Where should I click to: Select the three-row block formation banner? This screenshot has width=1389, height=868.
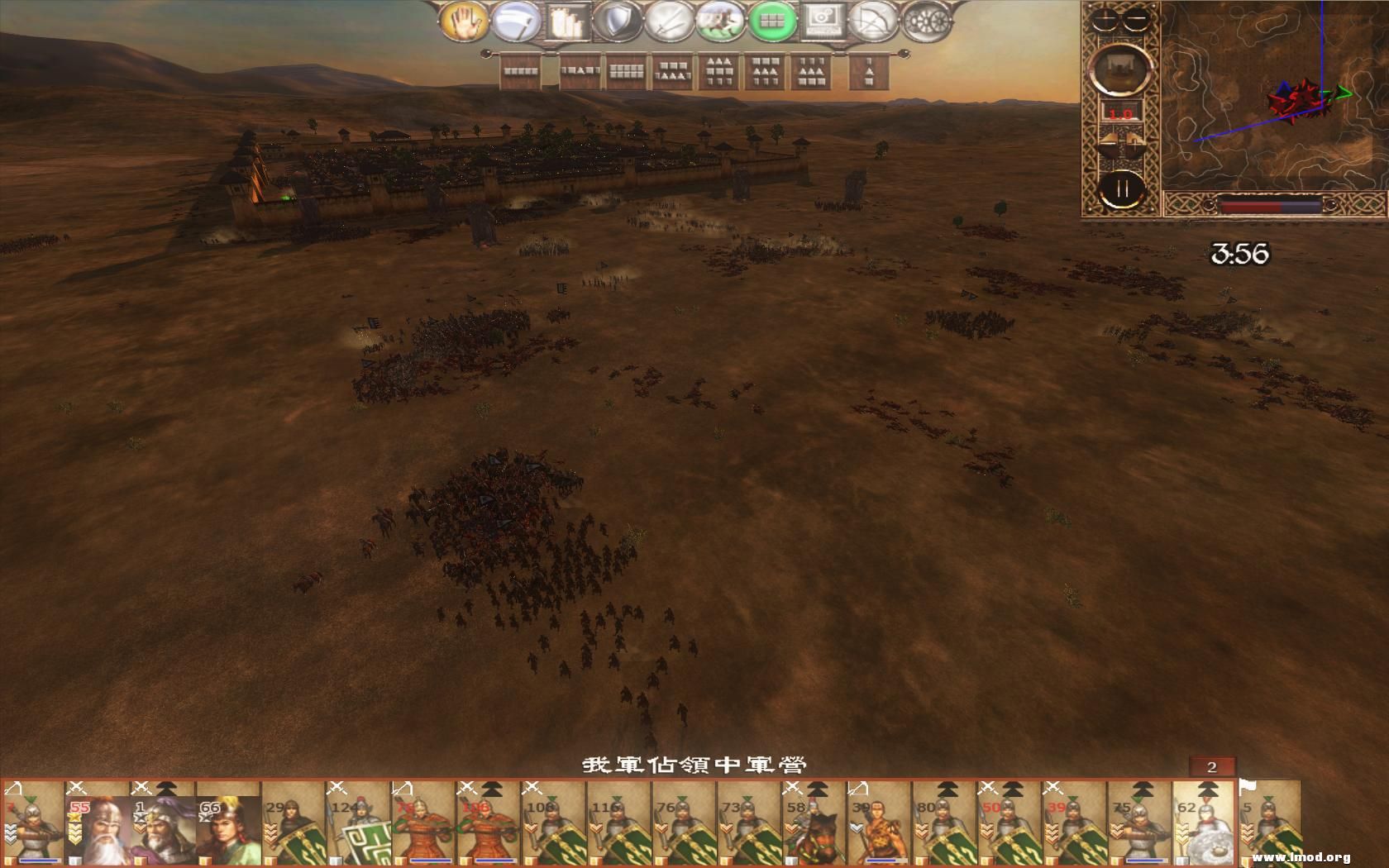pos(721,71)
